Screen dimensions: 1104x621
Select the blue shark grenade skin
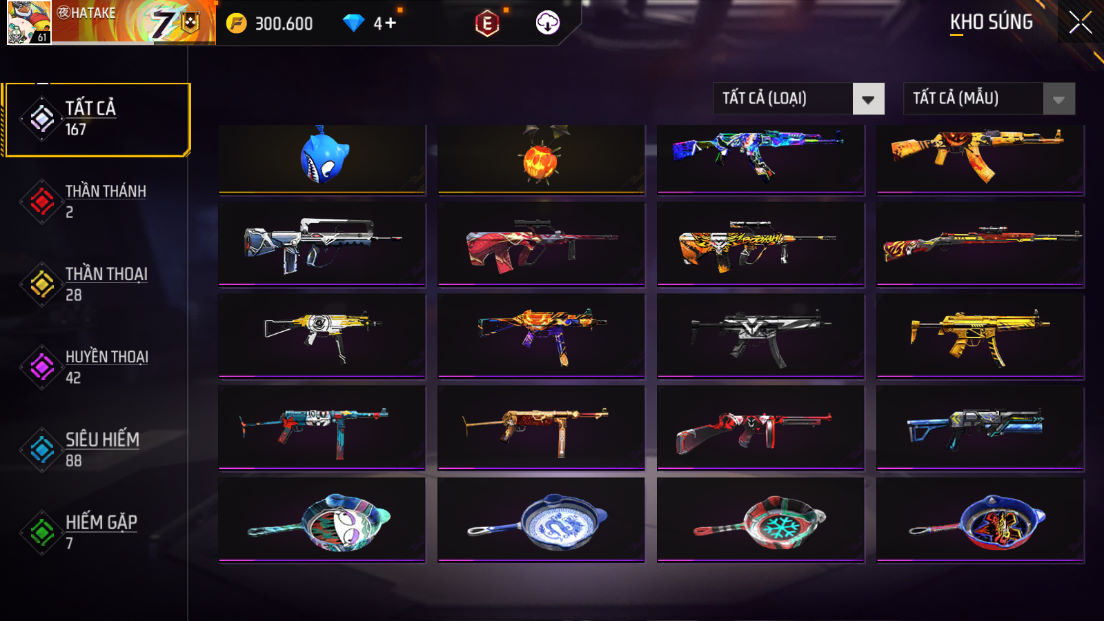pyautogui.click(x=322, y=158)
